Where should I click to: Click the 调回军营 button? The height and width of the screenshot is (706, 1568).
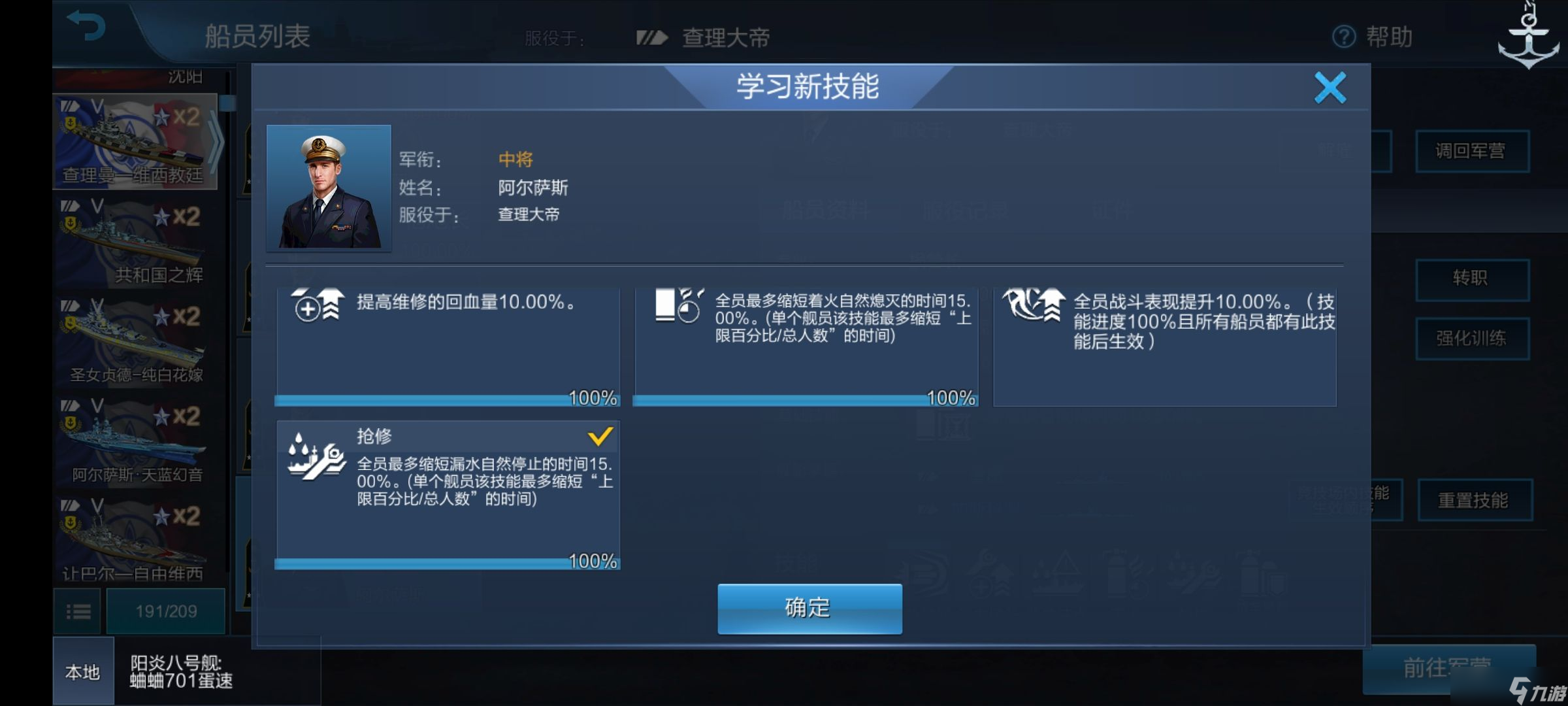(x=1473, y=152)
